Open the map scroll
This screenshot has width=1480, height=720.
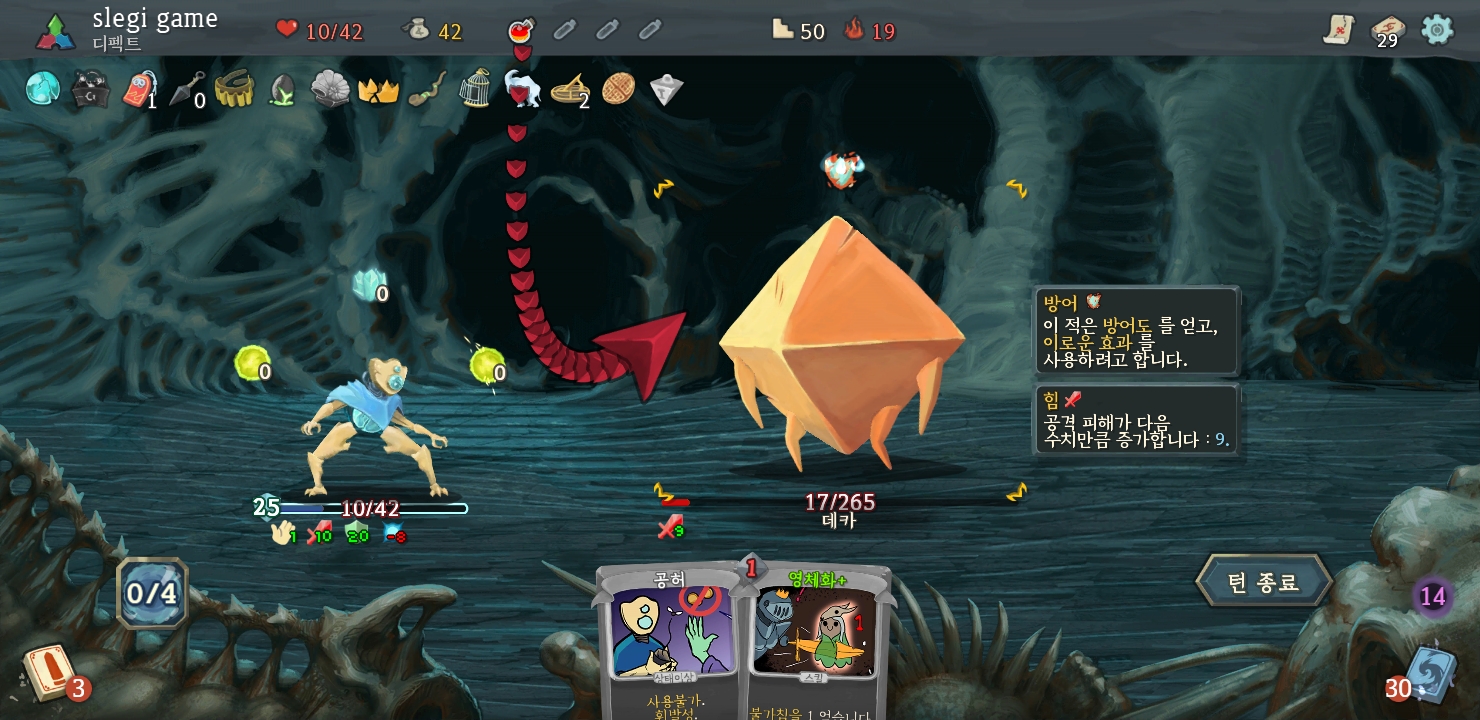click(1338, 30)
